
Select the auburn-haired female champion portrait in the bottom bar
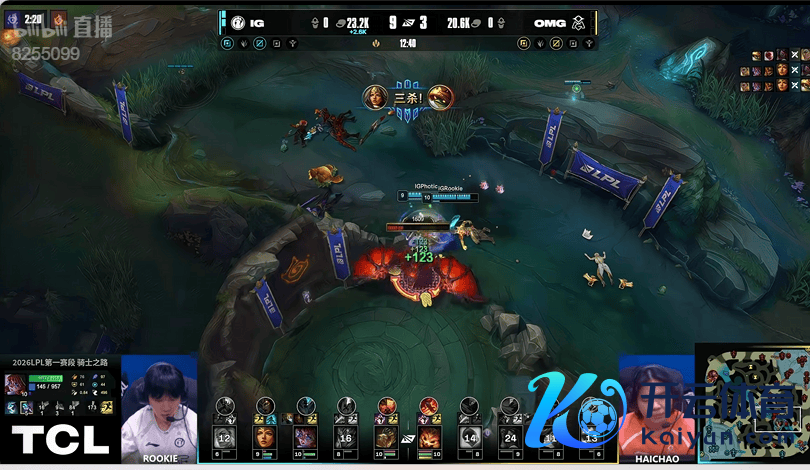coord(264,437)
